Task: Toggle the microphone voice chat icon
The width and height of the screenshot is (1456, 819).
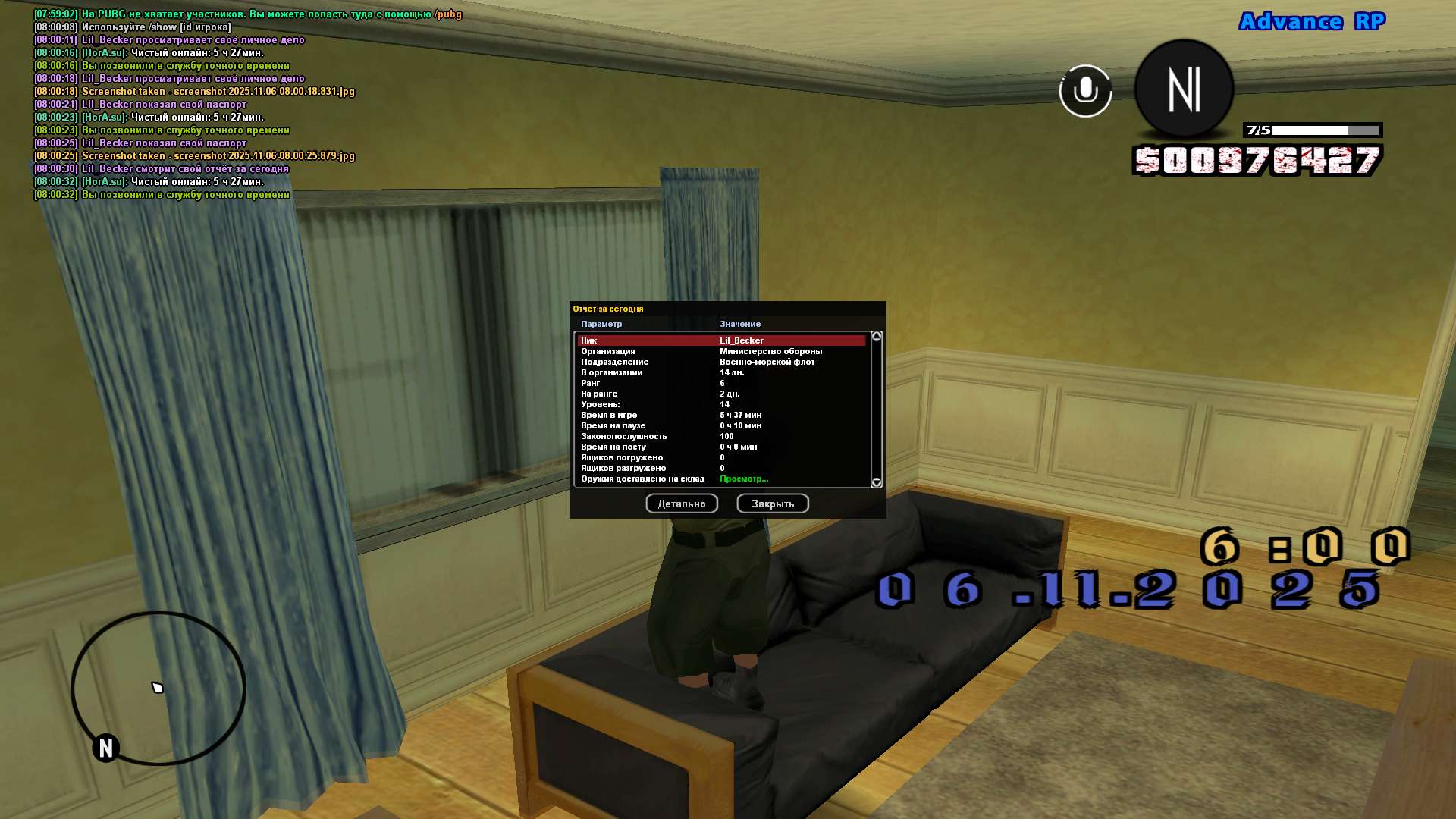Action: (x=1085, y=90)
